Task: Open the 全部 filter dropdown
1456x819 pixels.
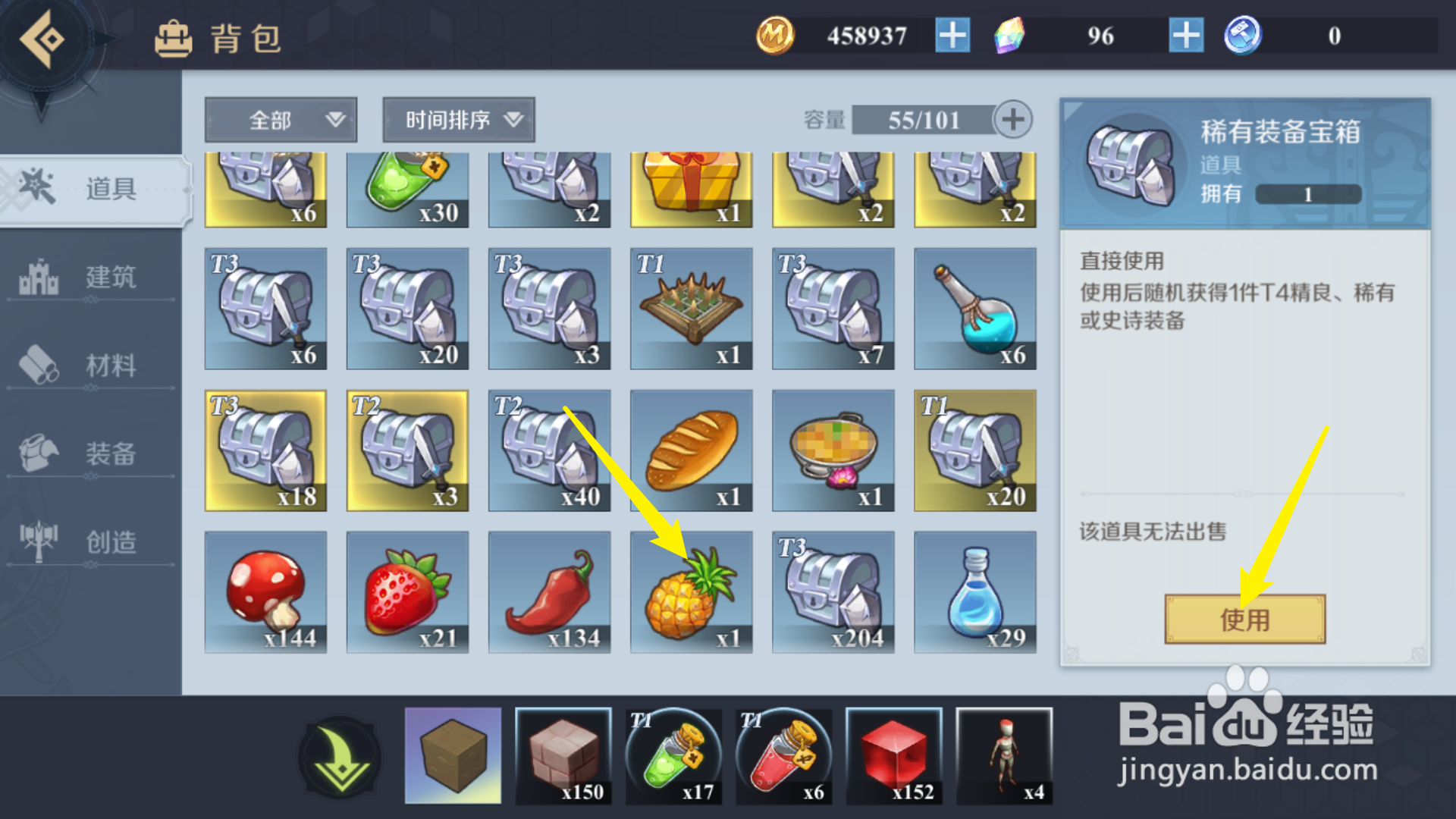Action: tap(281, 119)
